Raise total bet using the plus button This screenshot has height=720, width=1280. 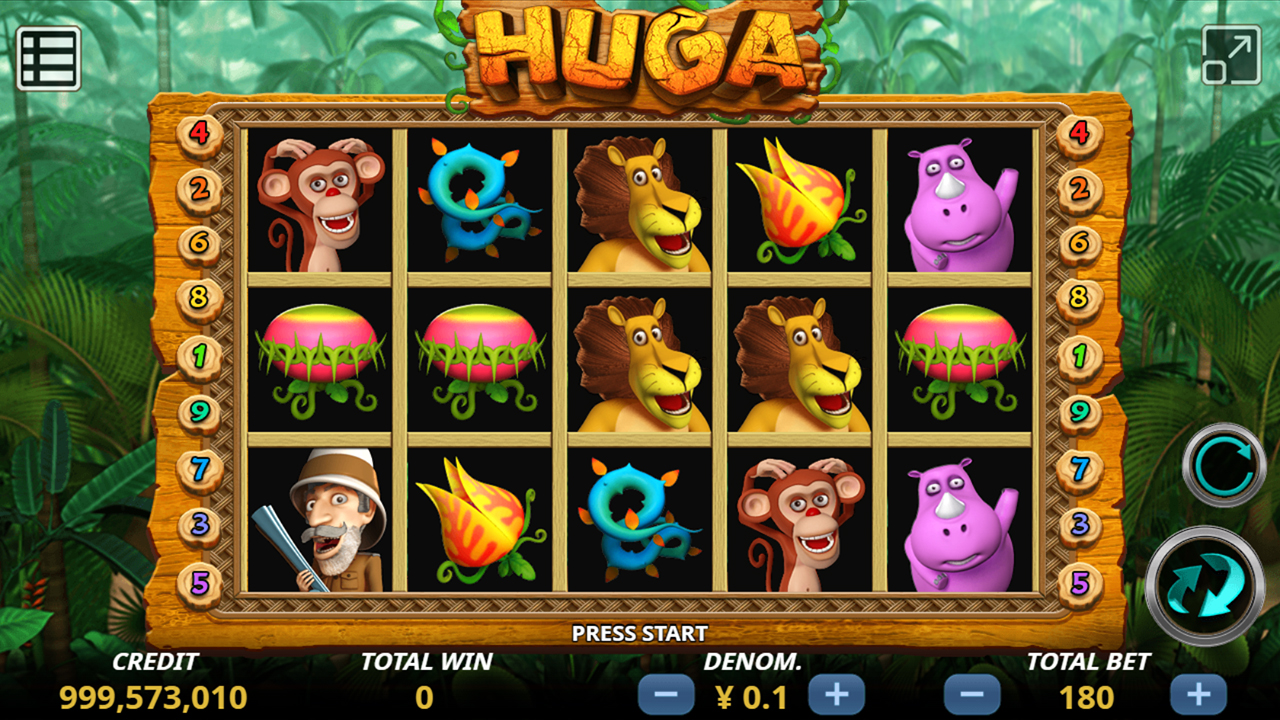click(1198, 695)
